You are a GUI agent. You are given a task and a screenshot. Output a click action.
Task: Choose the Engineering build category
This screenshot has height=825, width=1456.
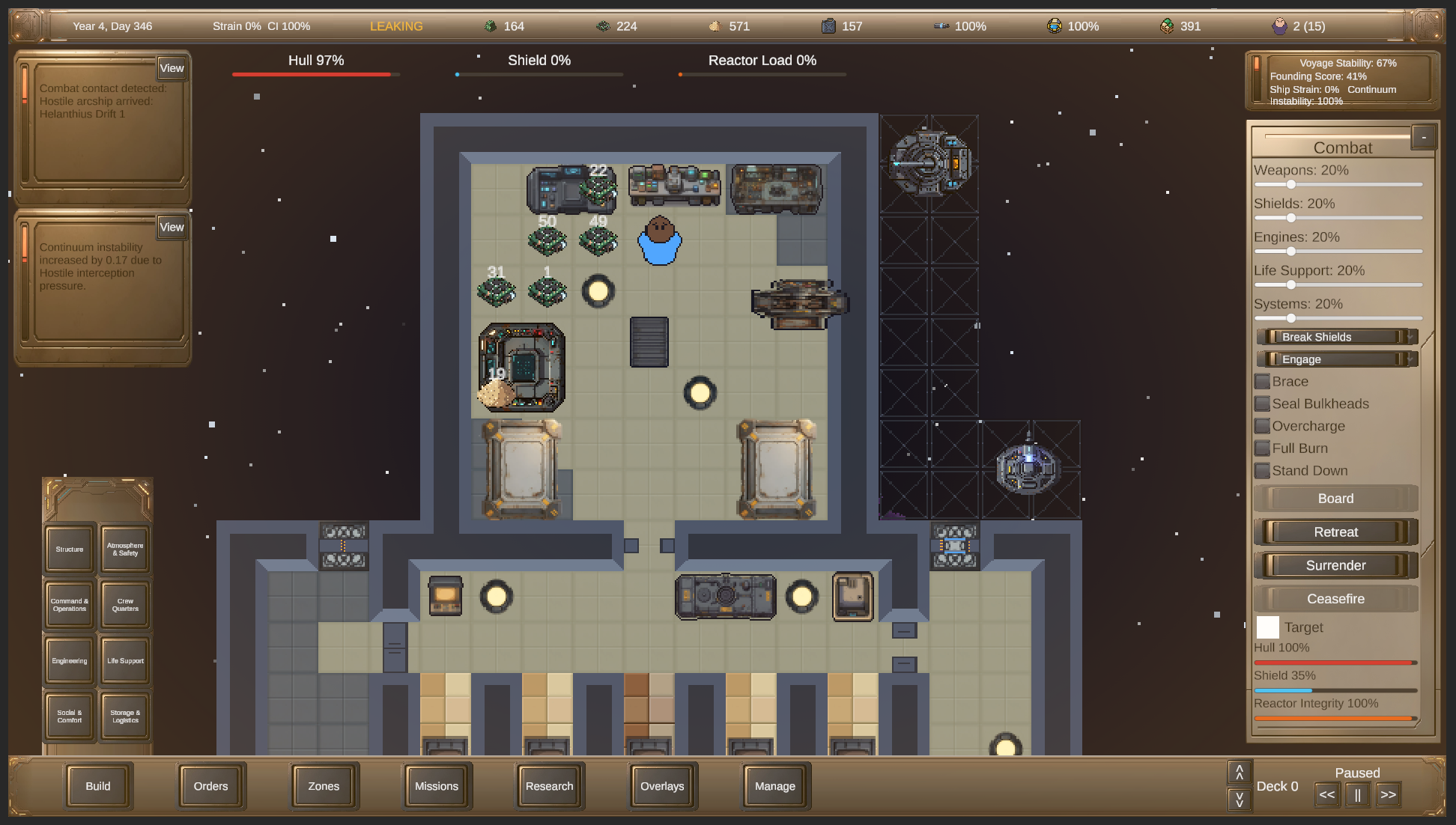pyautogui.click(x=70, y=661)
